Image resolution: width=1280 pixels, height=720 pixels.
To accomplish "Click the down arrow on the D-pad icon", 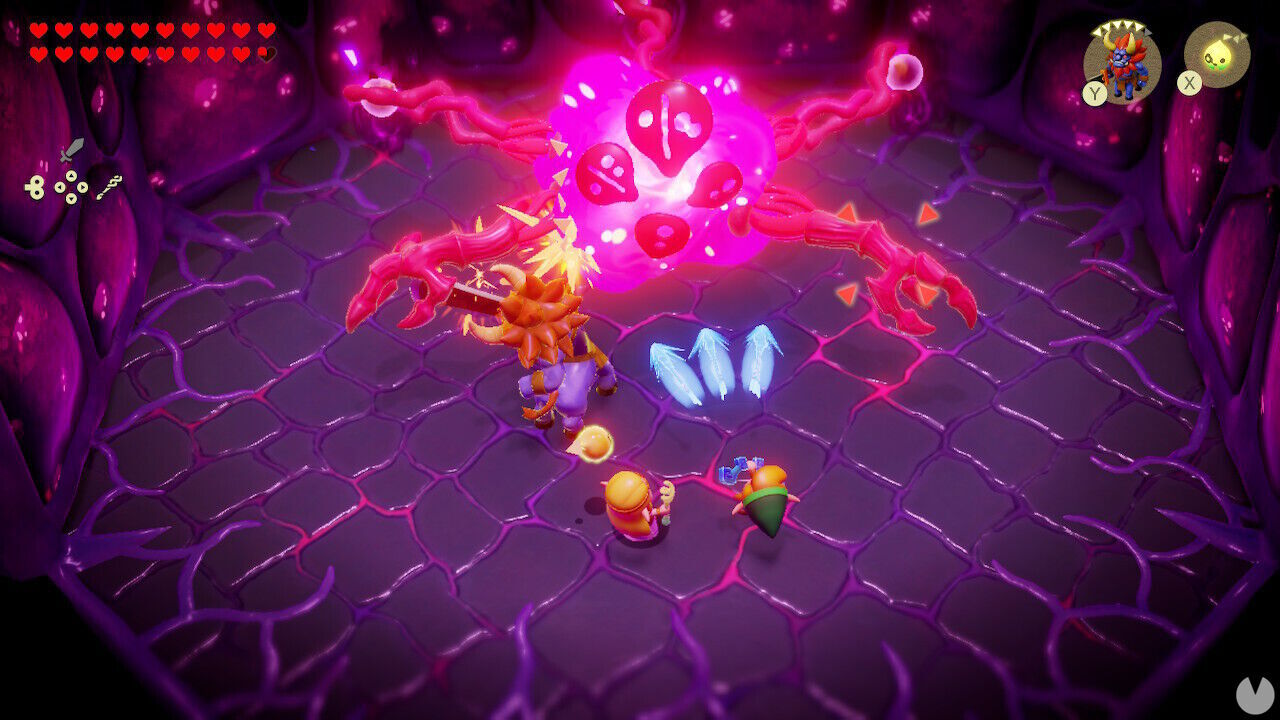I will (70, 198).
